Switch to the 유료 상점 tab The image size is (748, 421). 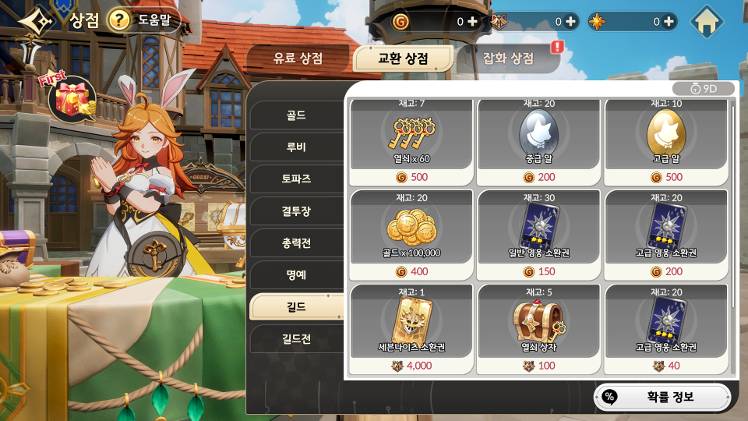point(298,58)
